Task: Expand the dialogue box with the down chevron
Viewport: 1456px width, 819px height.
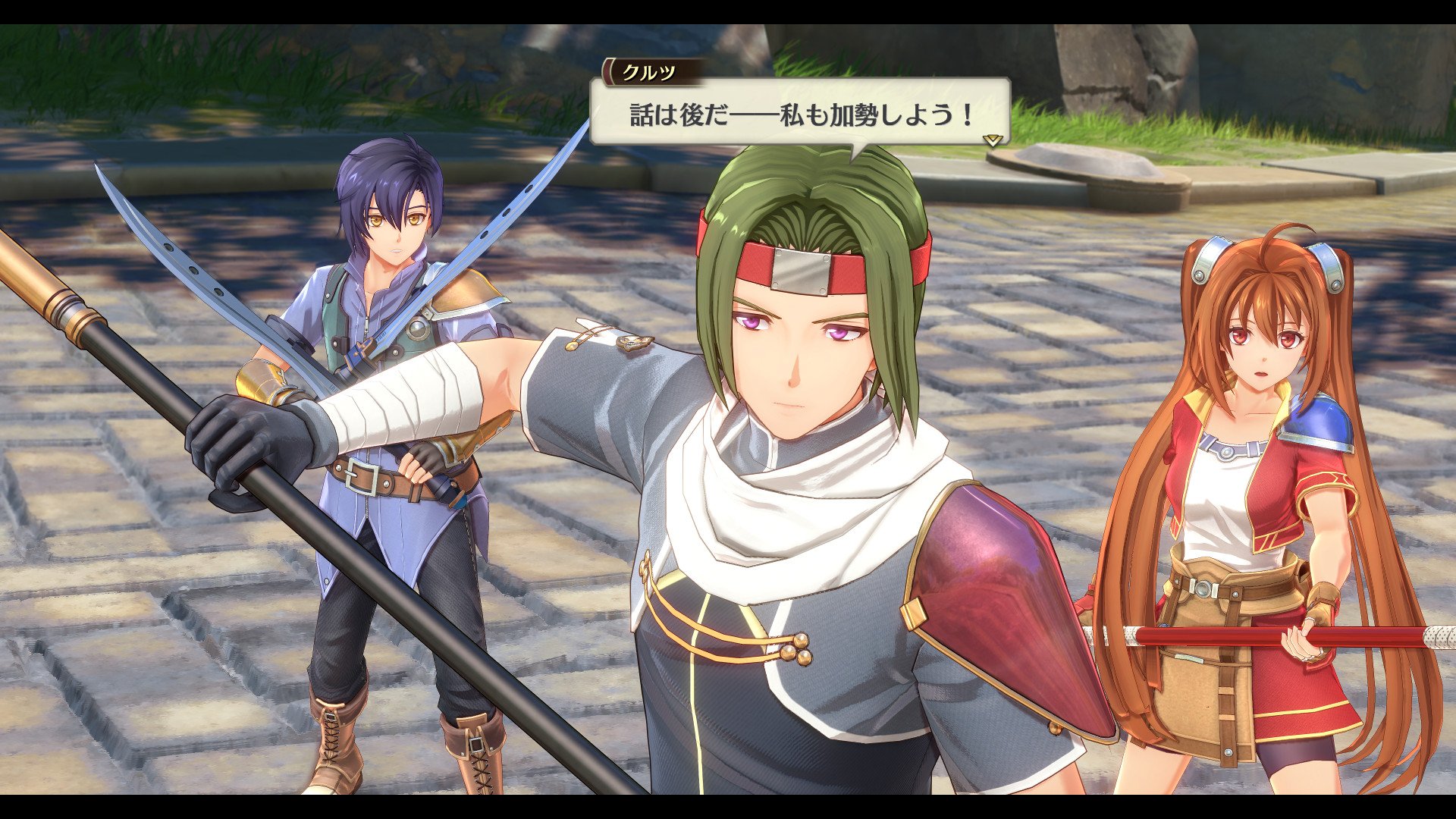Action: click(x=991, y=140)
